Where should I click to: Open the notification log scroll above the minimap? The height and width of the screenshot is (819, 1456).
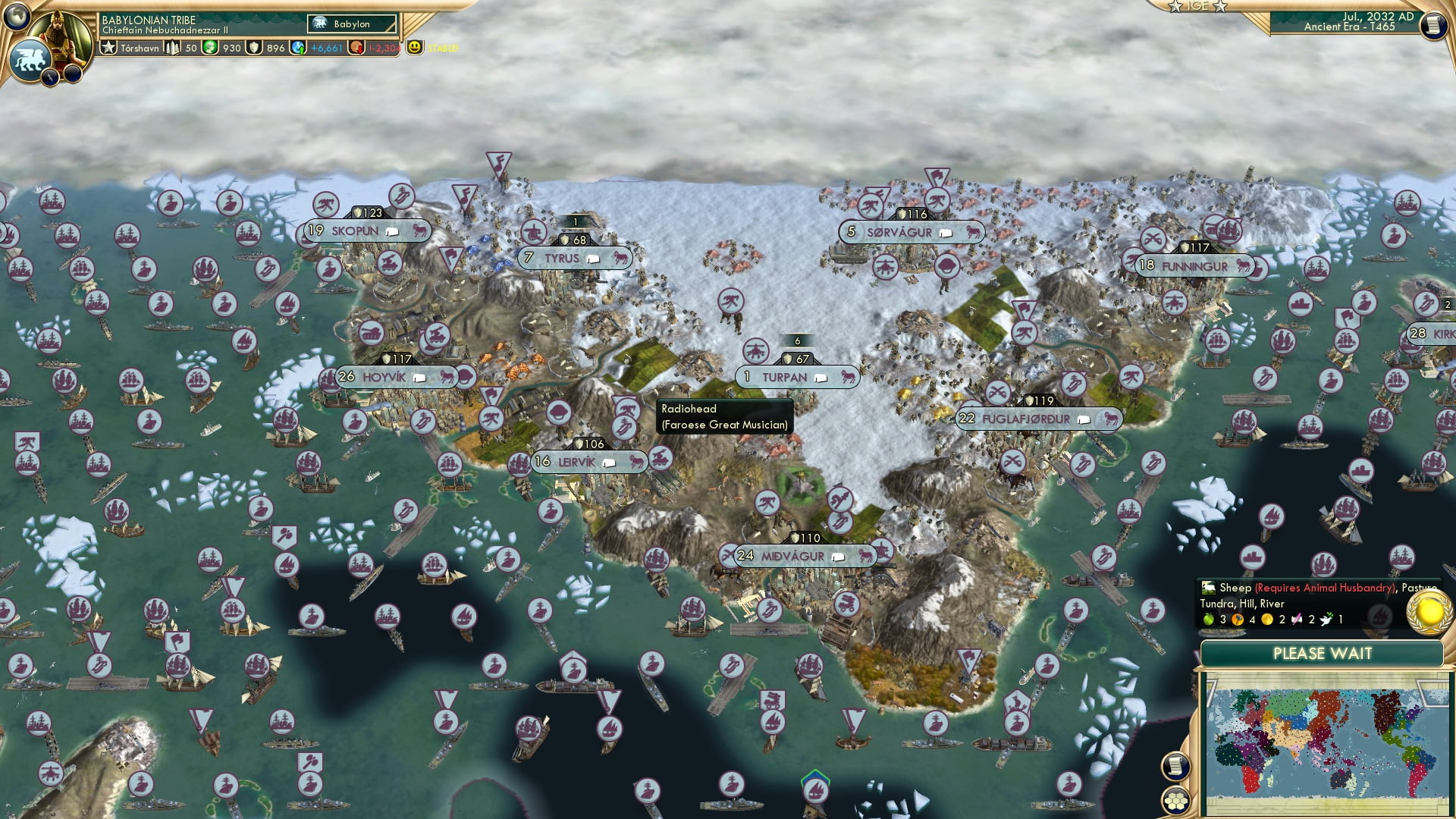(1175, 767)
